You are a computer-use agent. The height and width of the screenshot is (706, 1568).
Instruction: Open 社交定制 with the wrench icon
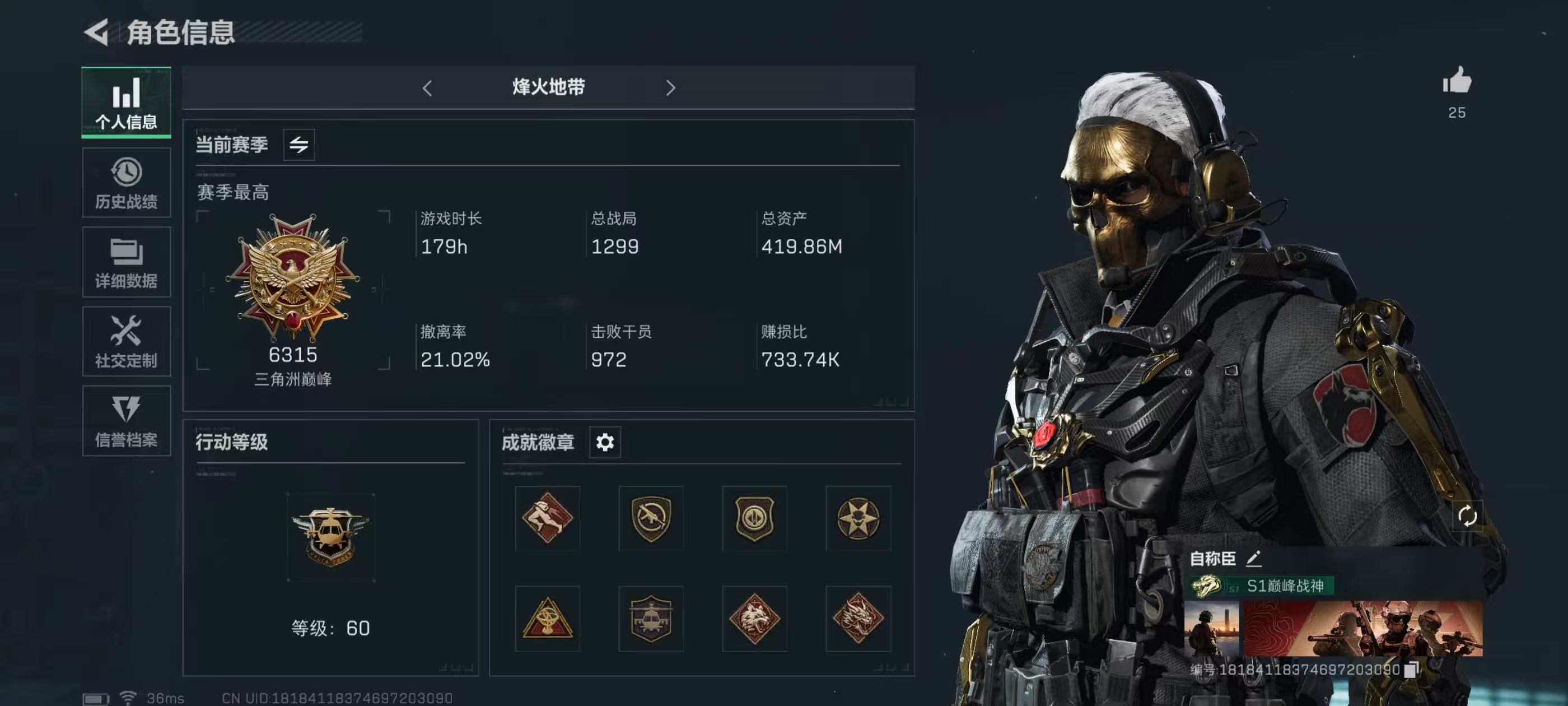(125, 341)
